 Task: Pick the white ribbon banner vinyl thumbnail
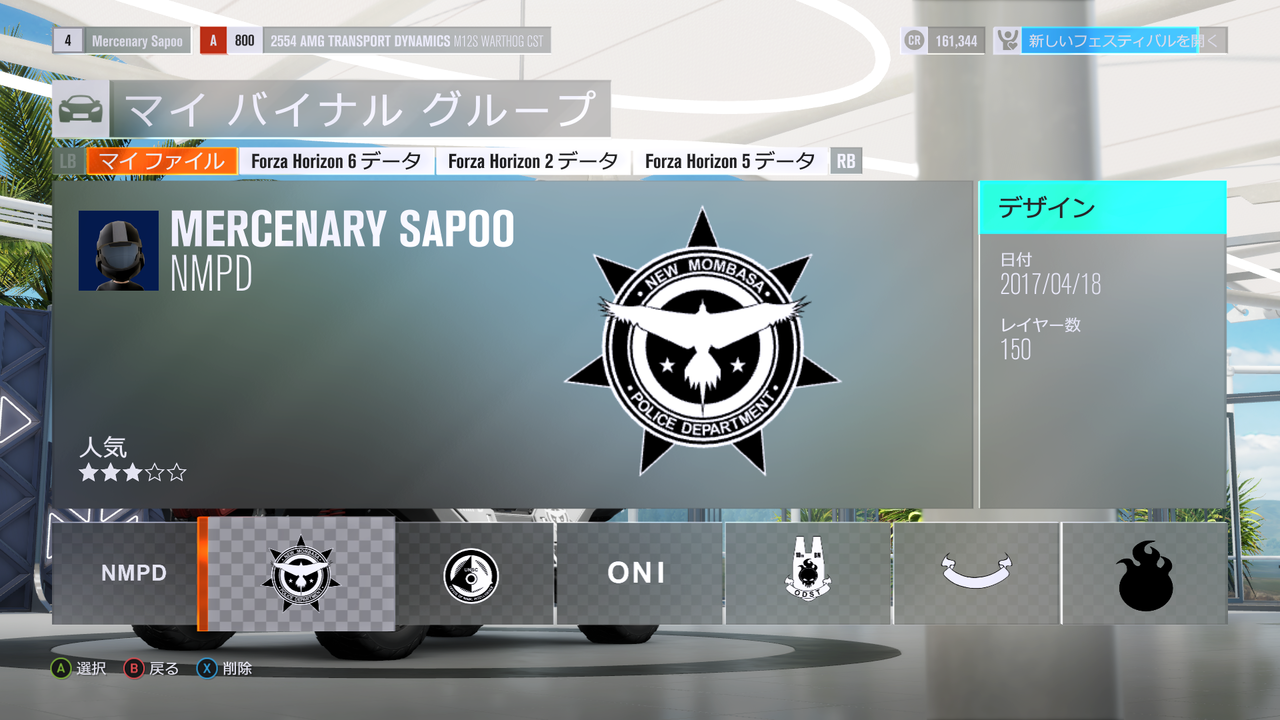point(976,574)
